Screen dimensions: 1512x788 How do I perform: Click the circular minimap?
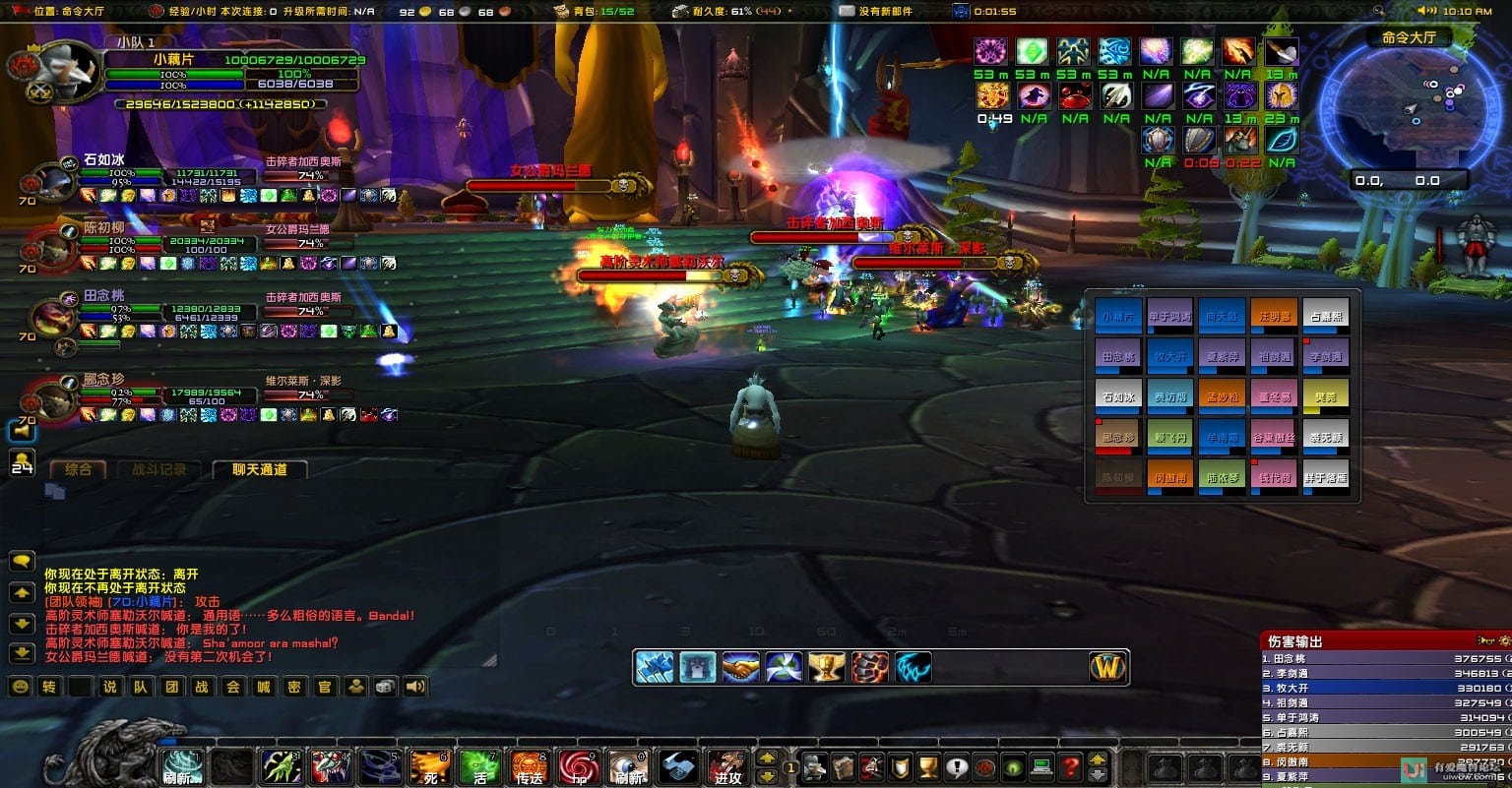[1411, 106]
